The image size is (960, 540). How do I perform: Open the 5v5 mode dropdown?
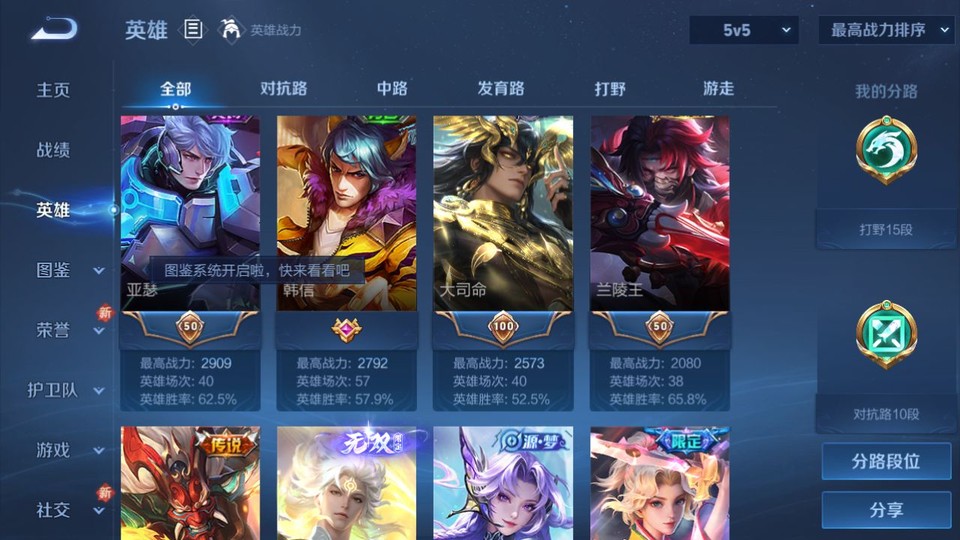click(x=744, y=30)
